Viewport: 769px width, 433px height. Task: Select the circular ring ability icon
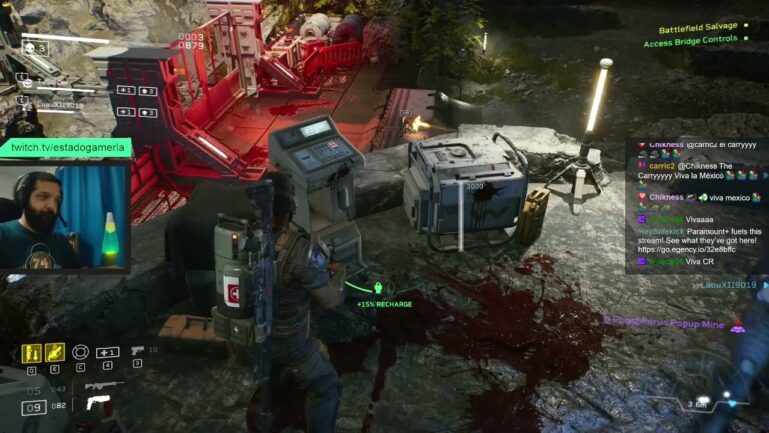click(81, 352)
